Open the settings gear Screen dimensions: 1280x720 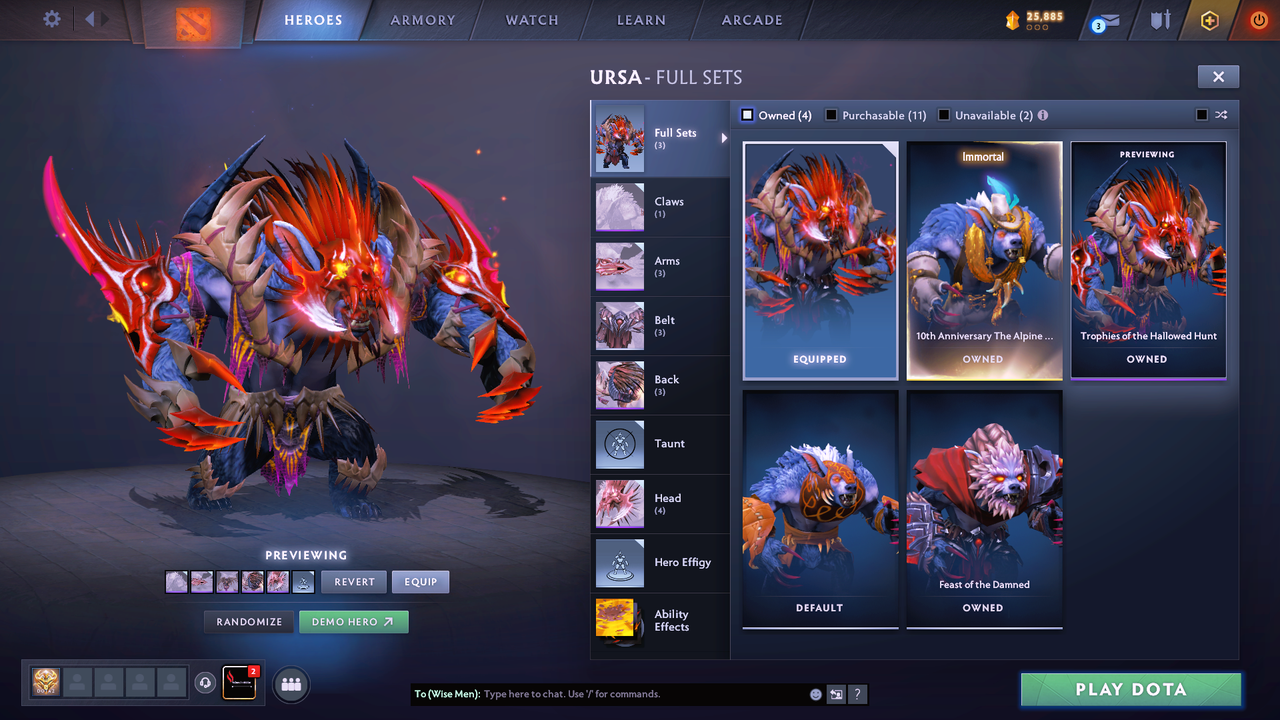tap(51, 19)
